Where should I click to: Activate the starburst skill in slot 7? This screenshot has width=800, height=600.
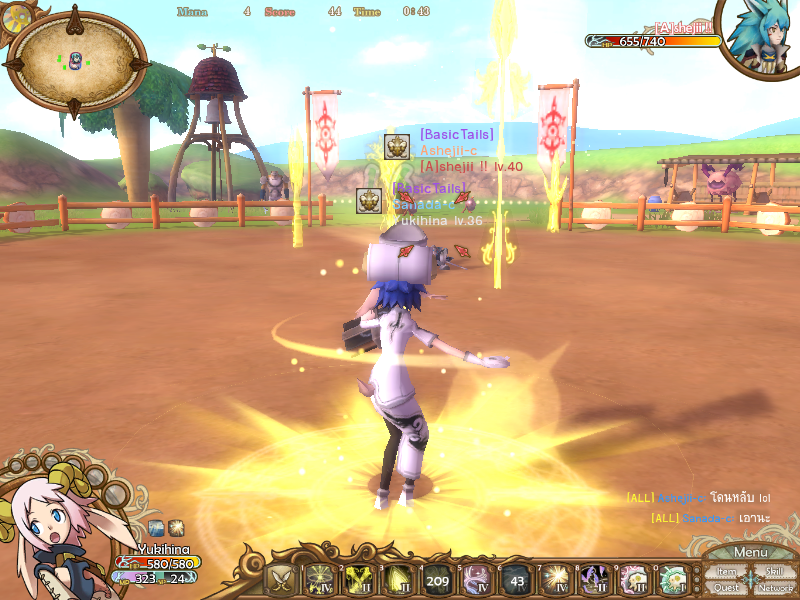click(x=554, y=579)
